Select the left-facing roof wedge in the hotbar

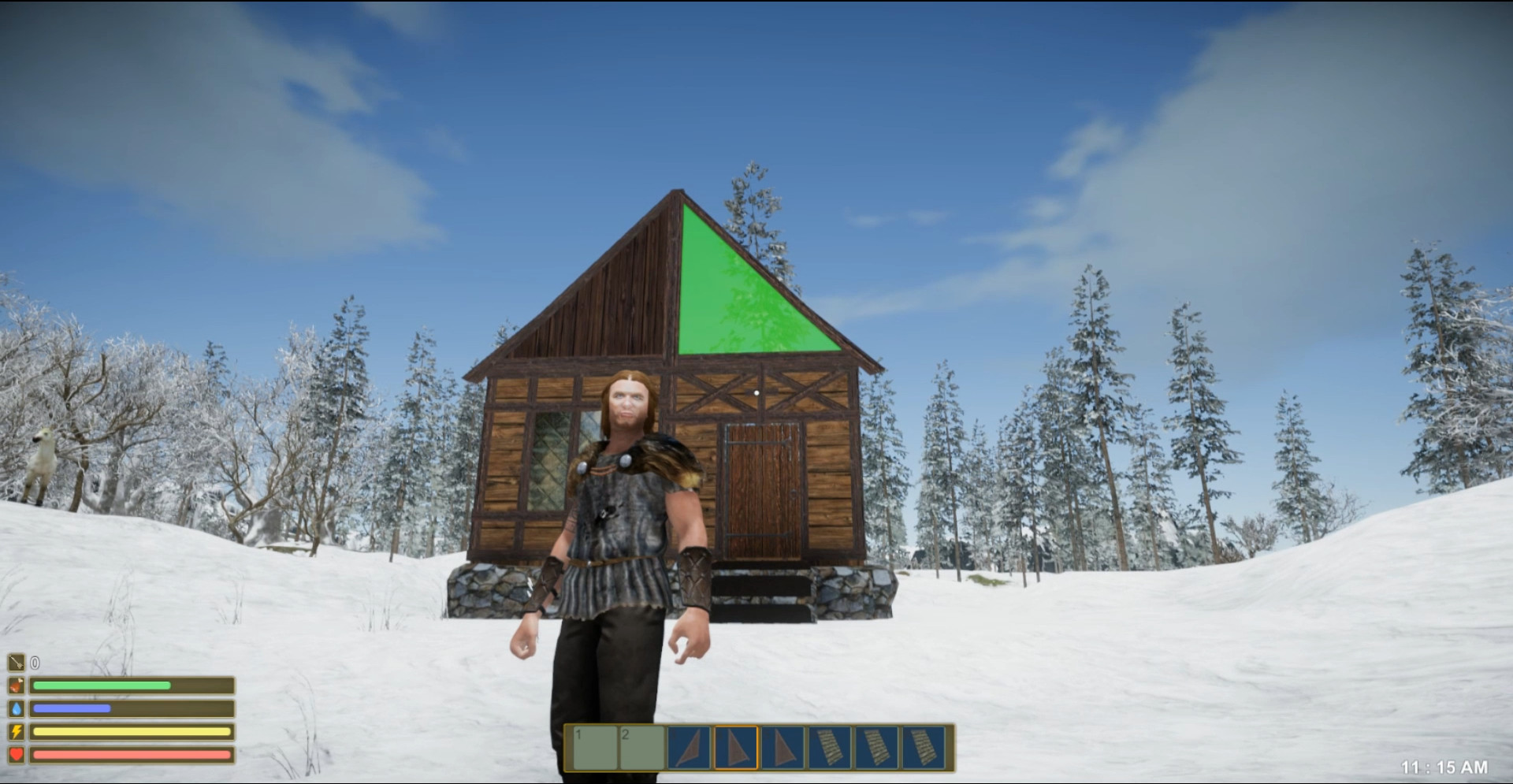coord(688,747)
